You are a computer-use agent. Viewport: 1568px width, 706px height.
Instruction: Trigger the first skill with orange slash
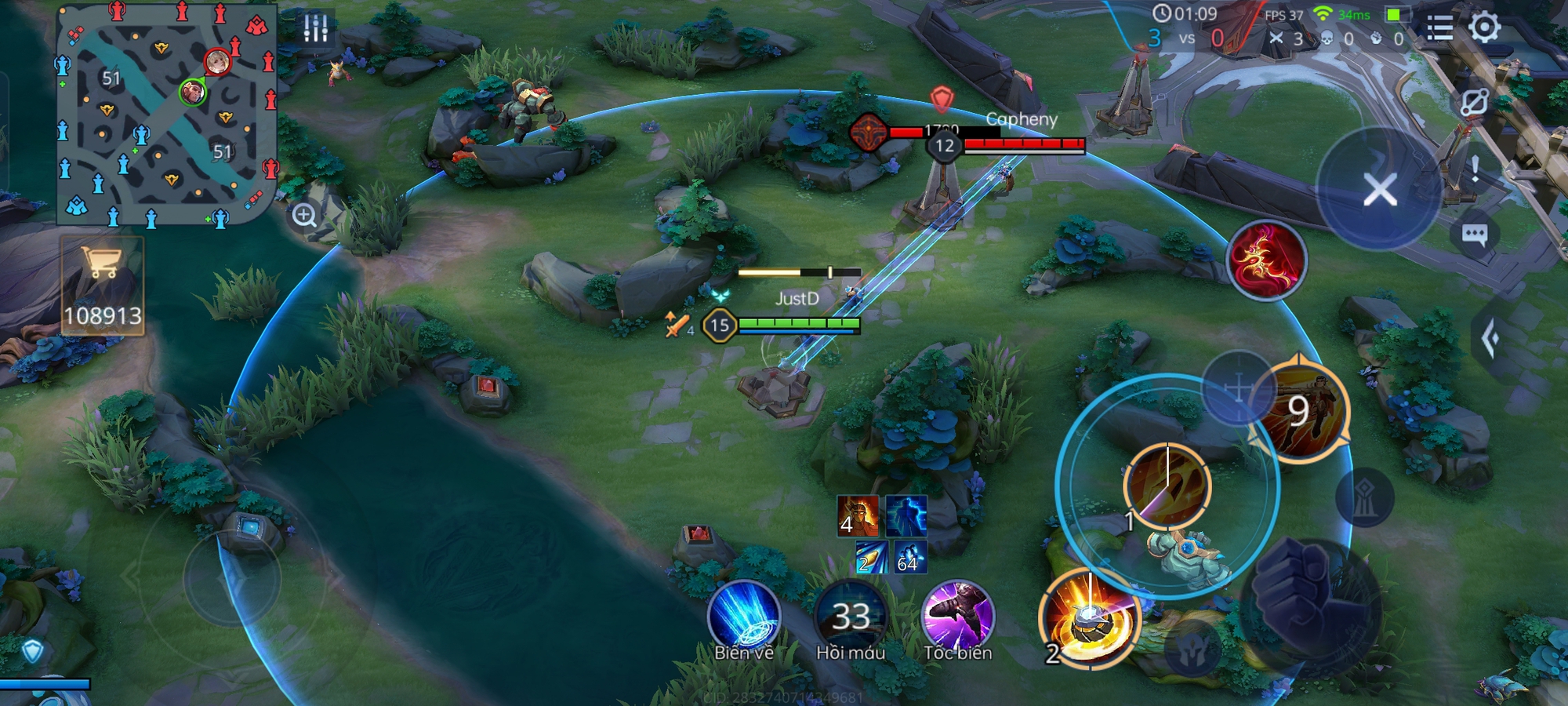[x=1167, y=486]
